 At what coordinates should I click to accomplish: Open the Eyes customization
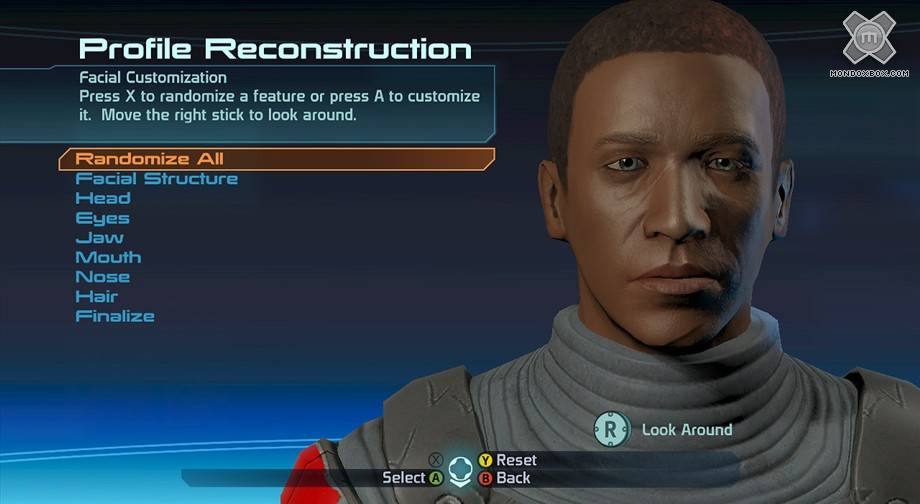pyautogui.click(x=103, y=218)
